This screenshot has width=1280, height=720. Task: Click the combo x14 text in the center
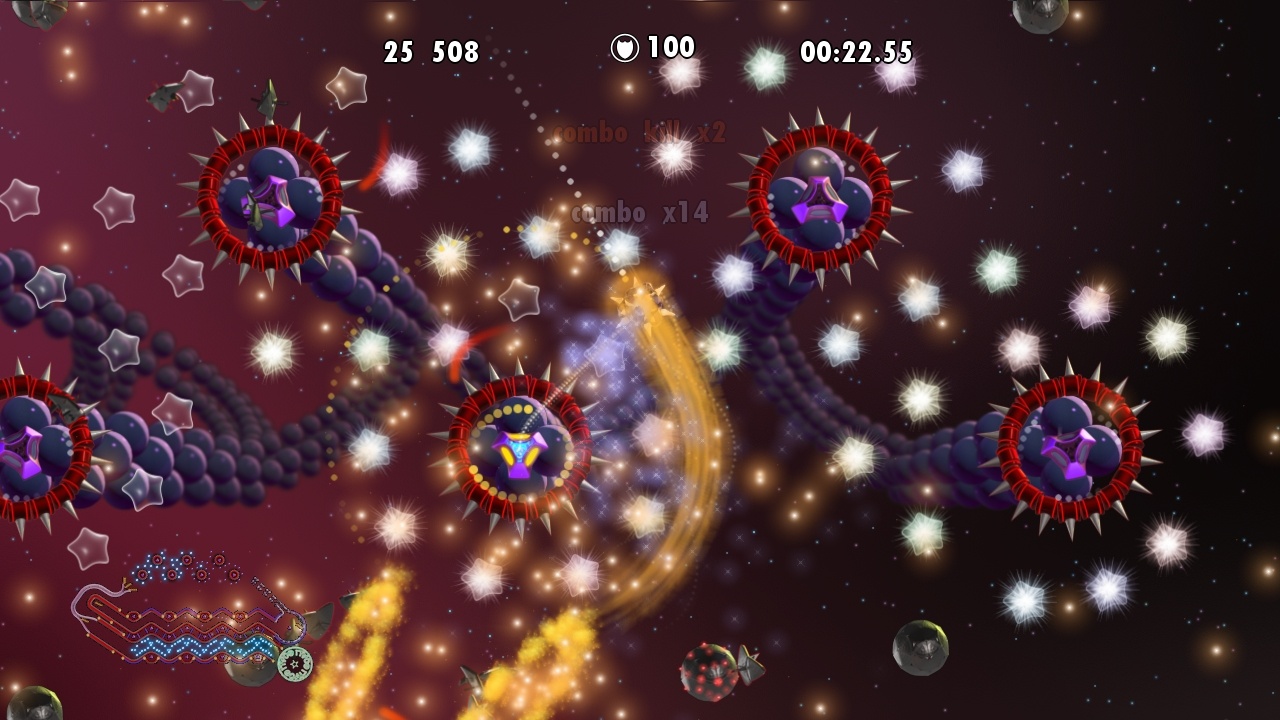pos(641,211)
